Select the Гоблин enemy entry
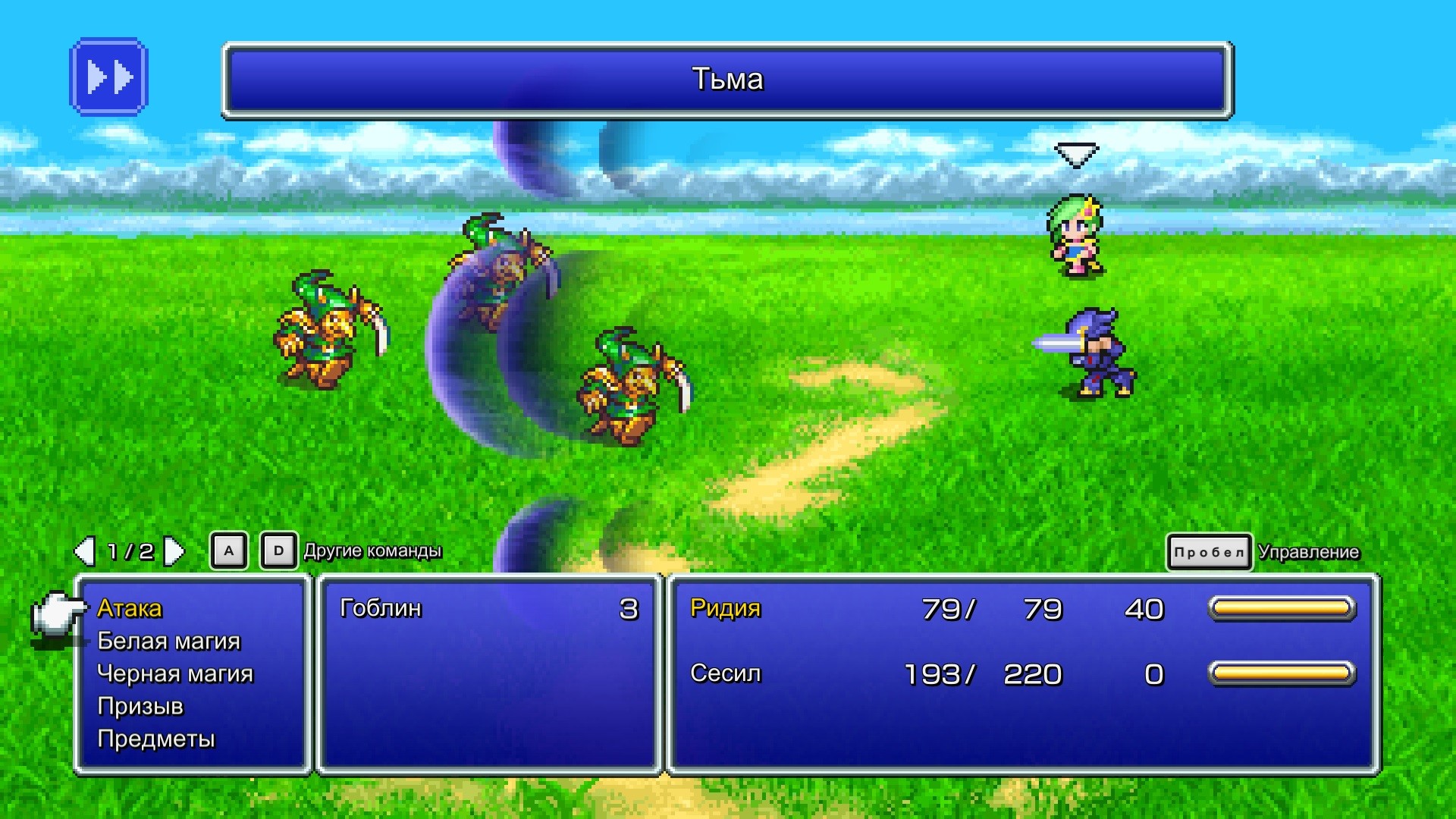 381,608
